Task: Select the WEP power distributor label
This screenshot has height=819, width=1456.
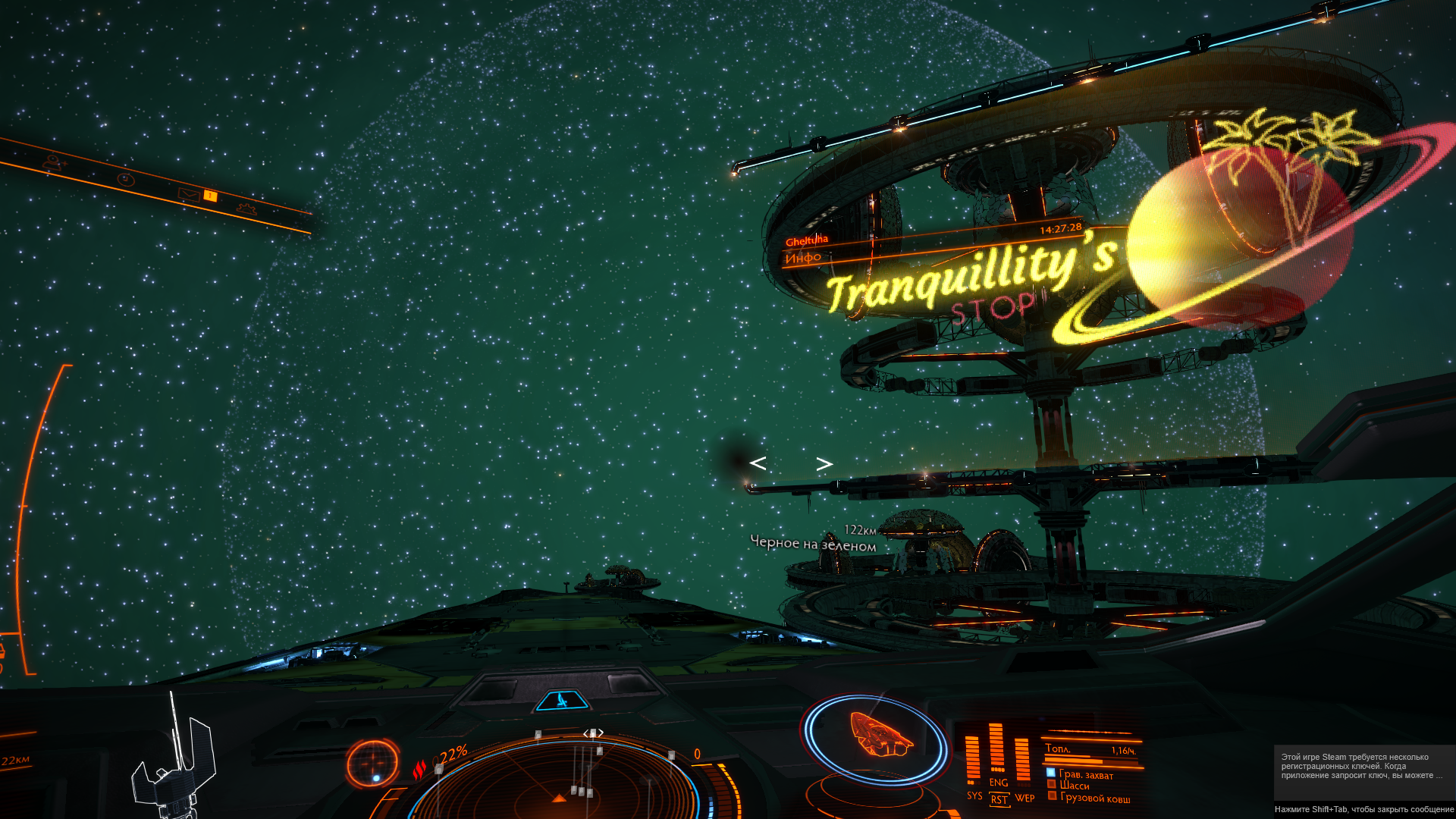Action: point(1025,798)
